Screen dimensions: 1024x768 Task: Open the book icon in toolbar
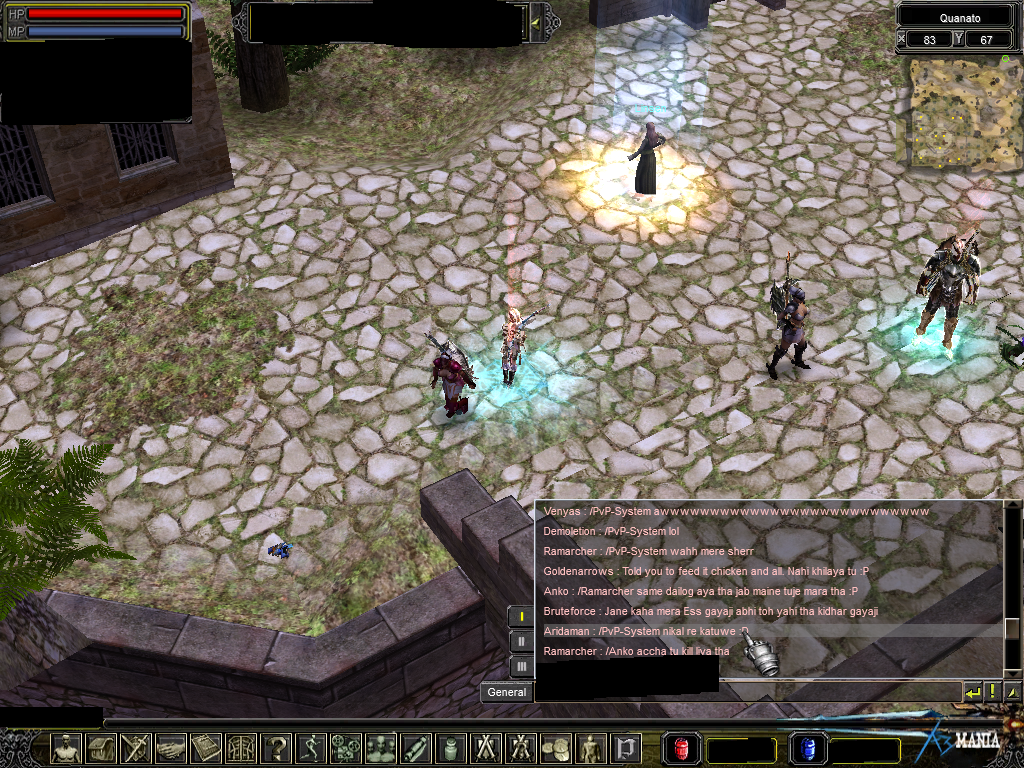[206, 748]
